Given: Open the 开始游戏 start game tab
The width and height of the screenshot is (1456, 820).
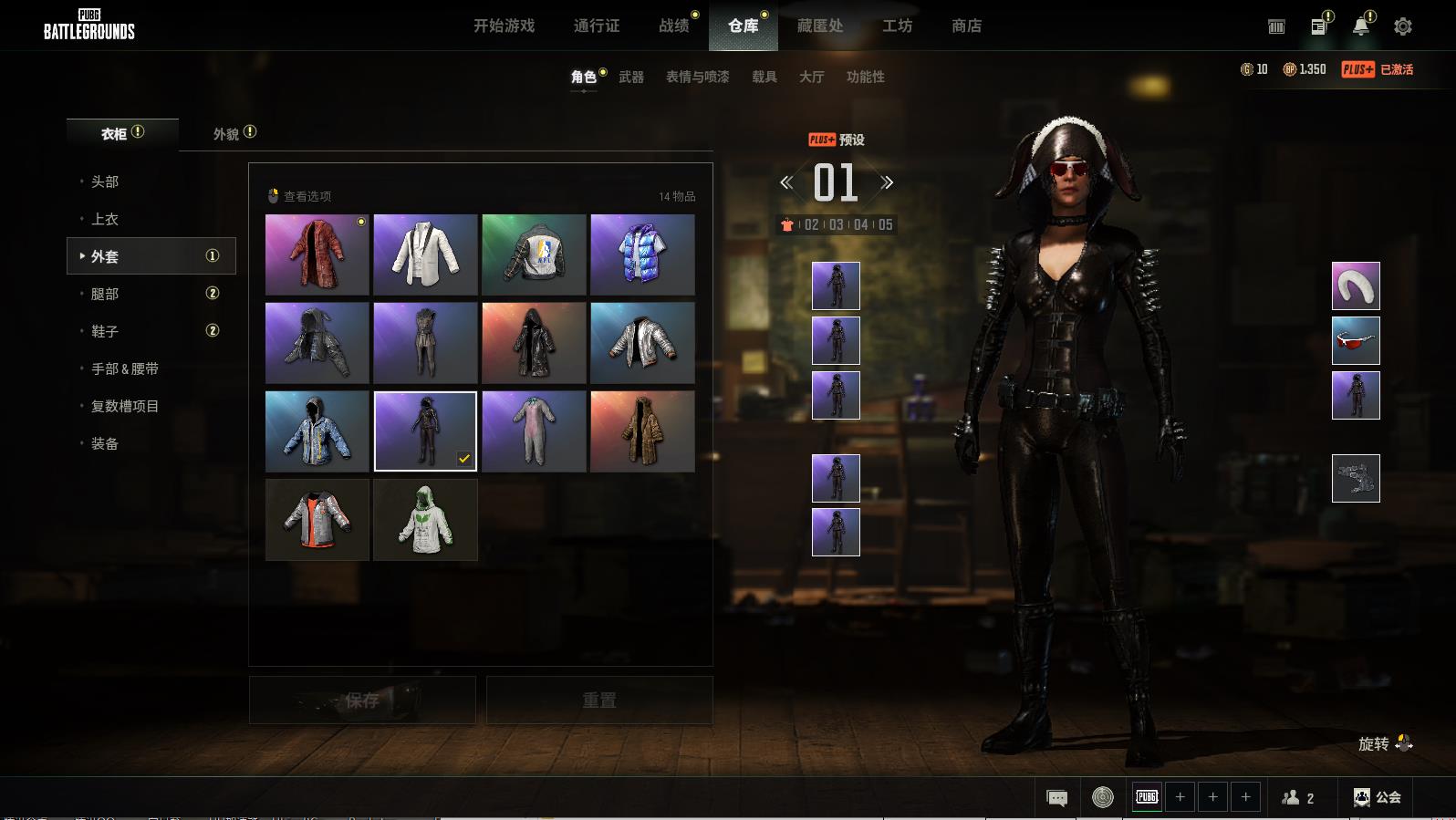Looking at the screenshot, I should pyautogui.click(x=504, y=26).
